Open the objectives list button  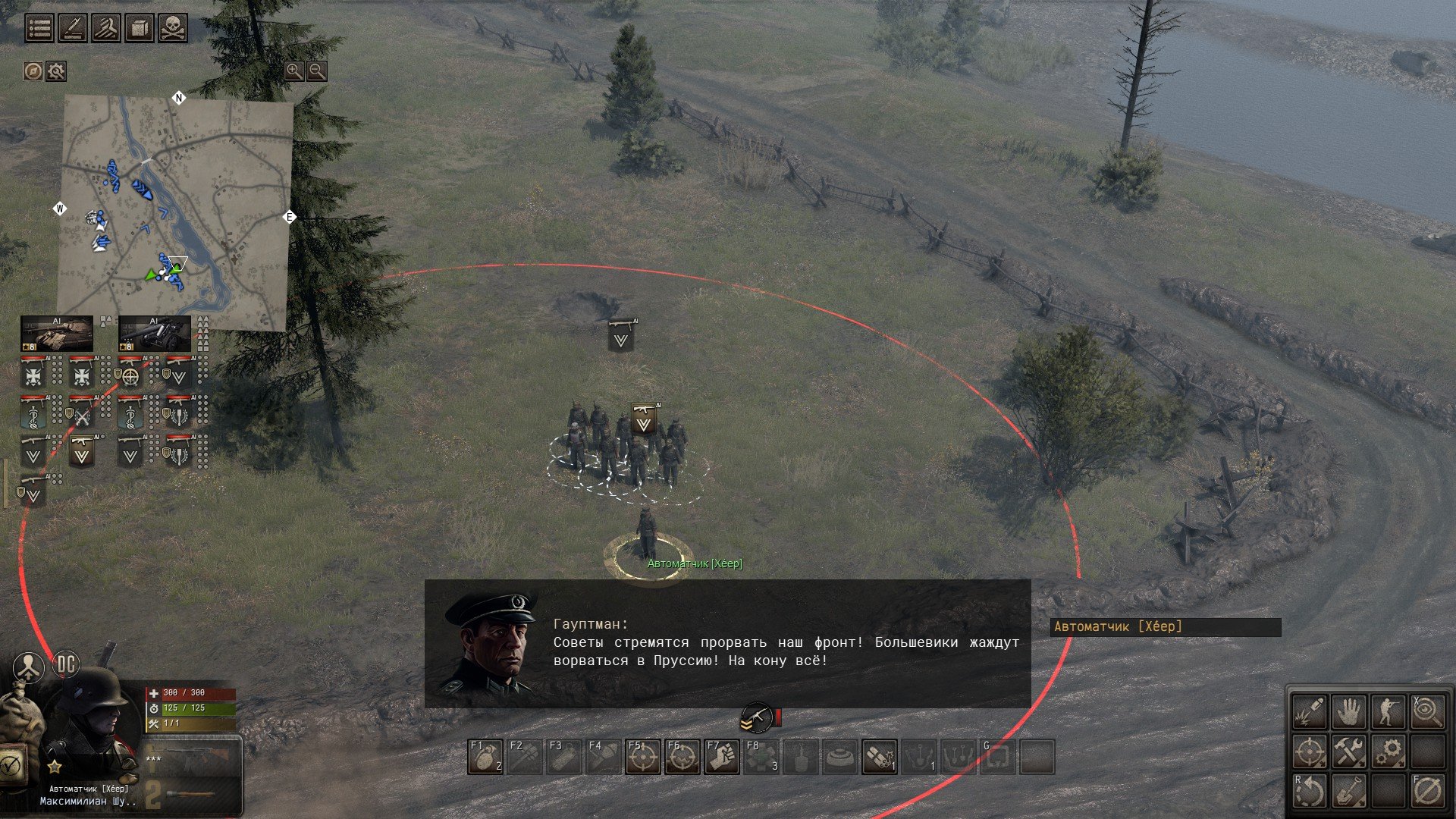[x=39, y=28]
